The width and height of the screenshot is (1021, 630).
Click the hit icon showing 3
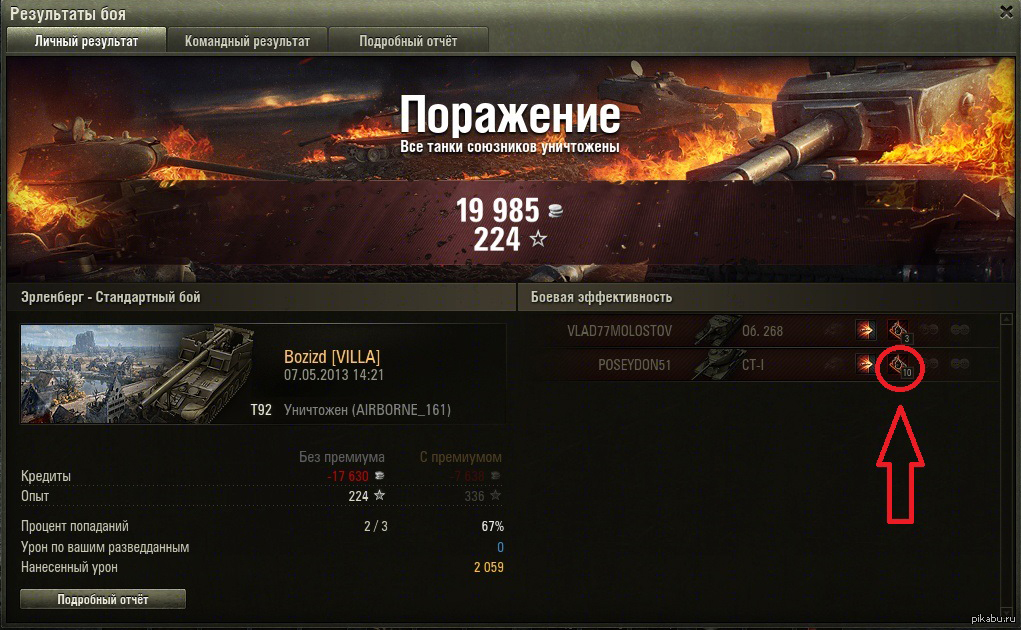coord(897,331)
